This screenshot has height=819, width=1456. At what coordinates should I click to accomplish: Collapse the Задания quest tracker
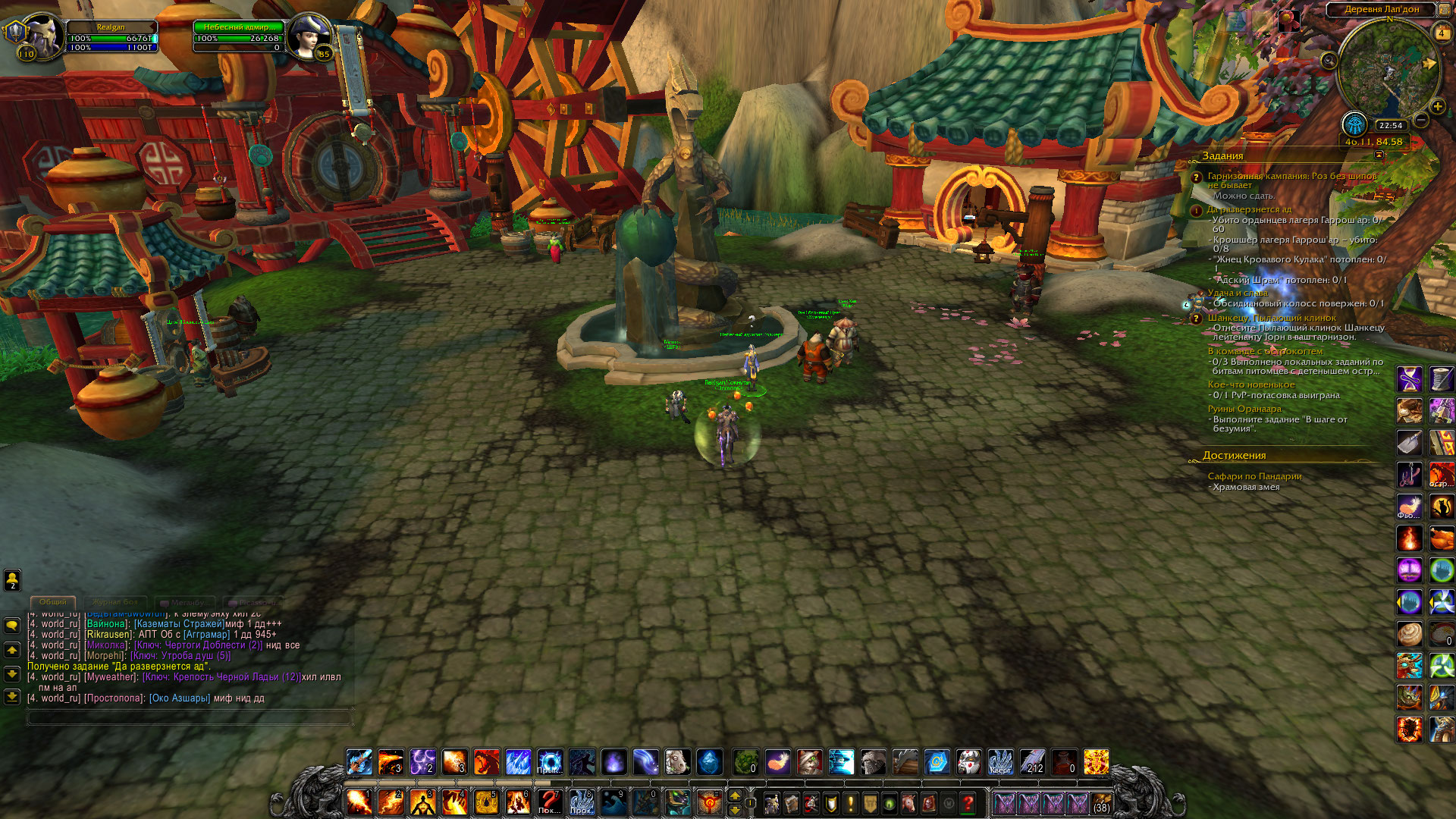pos(1379,155)
